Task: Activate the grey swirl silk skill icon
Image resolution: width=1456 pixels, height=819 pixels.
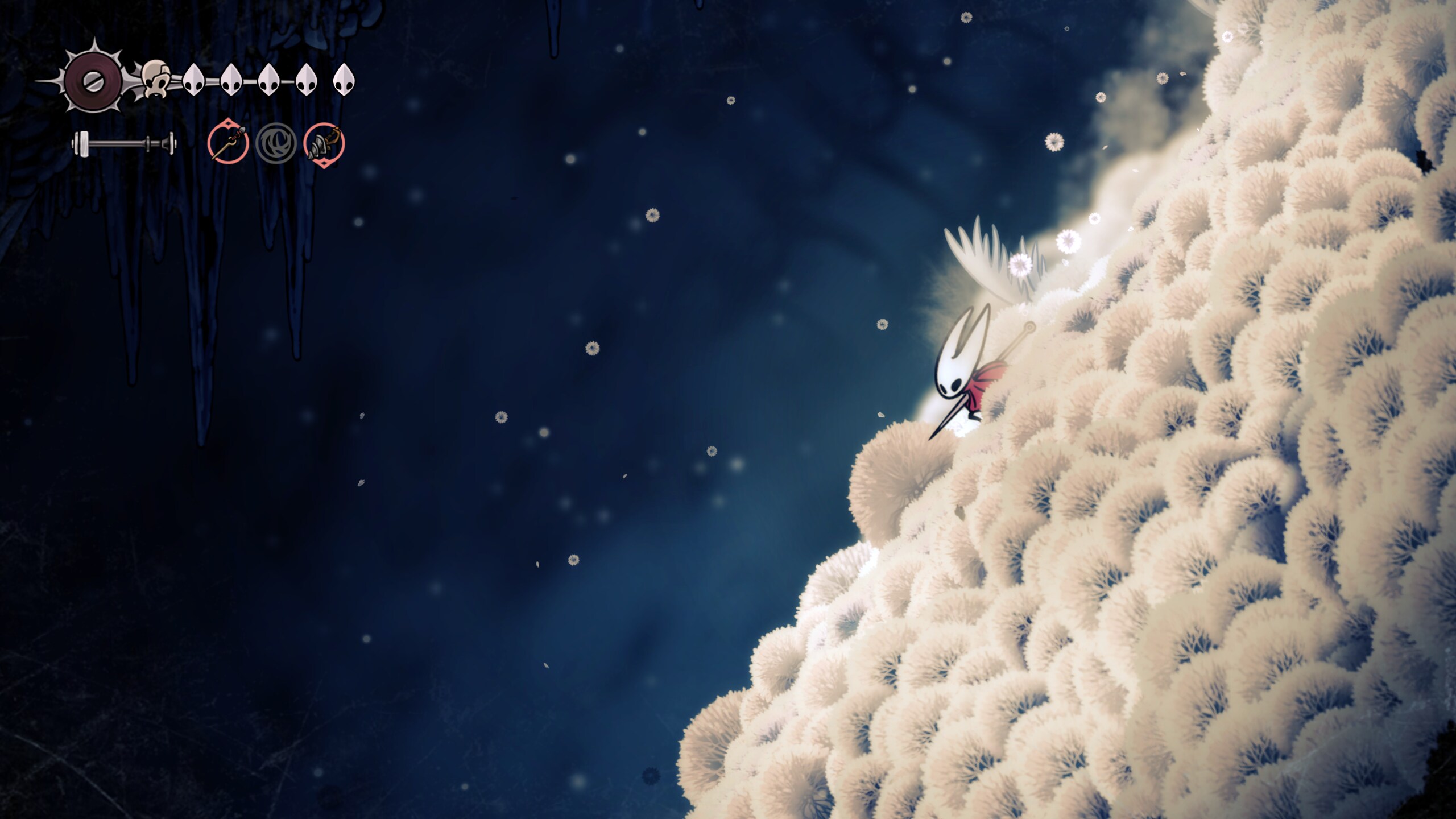Action: tap(276, 143)
